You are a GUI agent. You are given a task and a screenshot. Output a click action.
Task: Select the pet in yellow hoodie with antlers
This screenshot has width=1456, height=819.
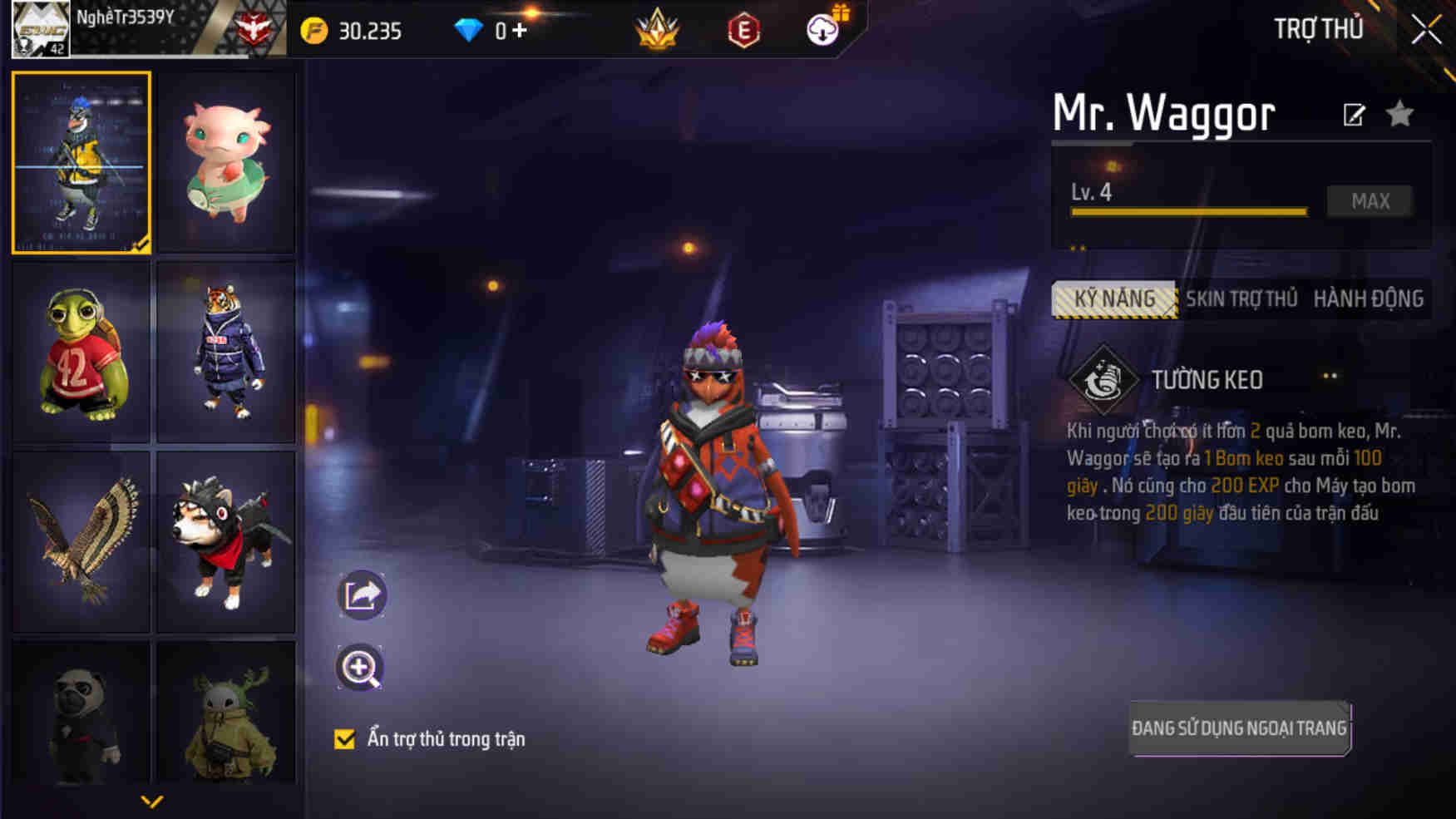(x=225, y=713)
